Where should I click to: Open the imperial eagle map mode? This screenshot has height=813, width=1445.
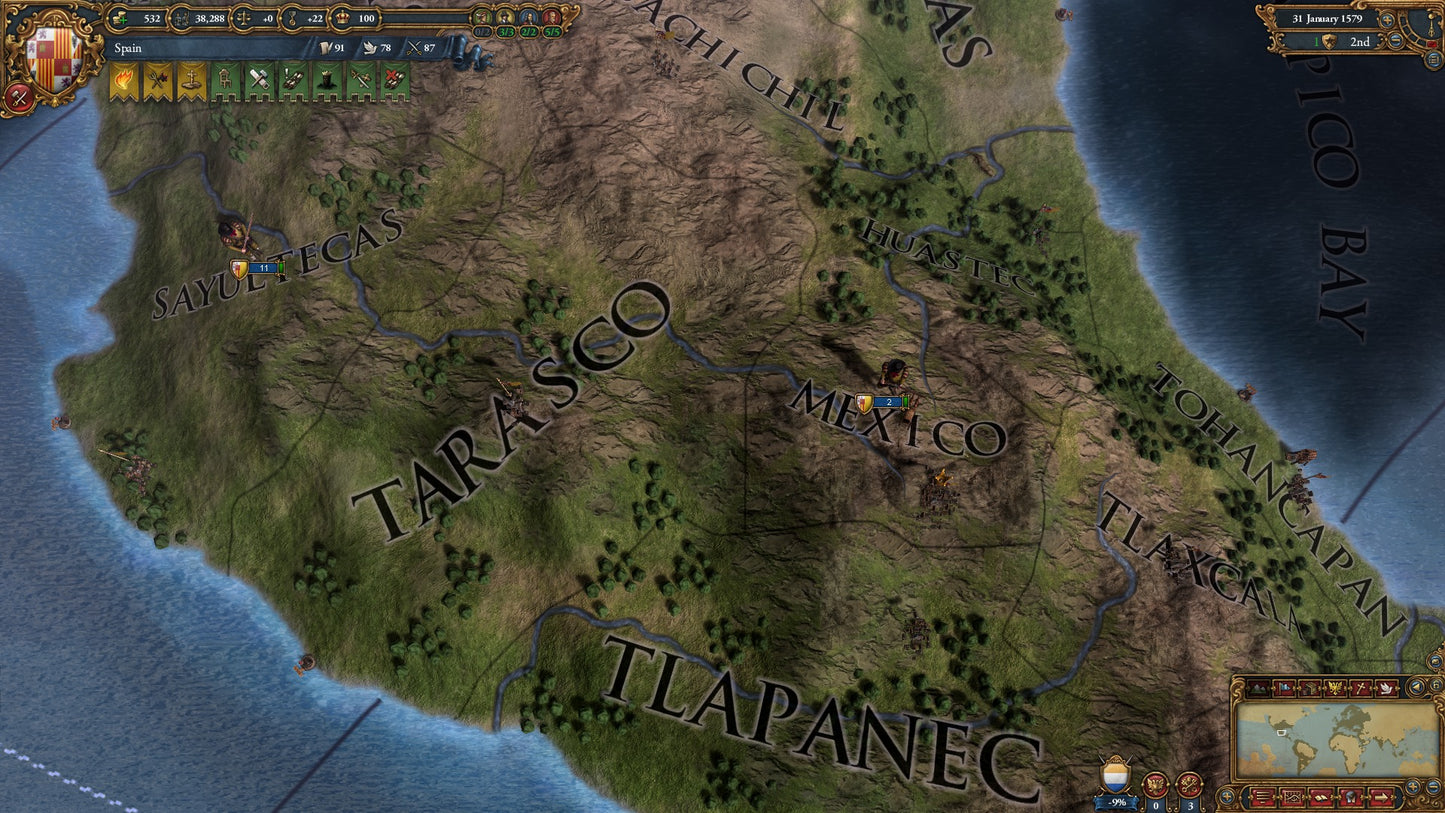click(1334, 687)
